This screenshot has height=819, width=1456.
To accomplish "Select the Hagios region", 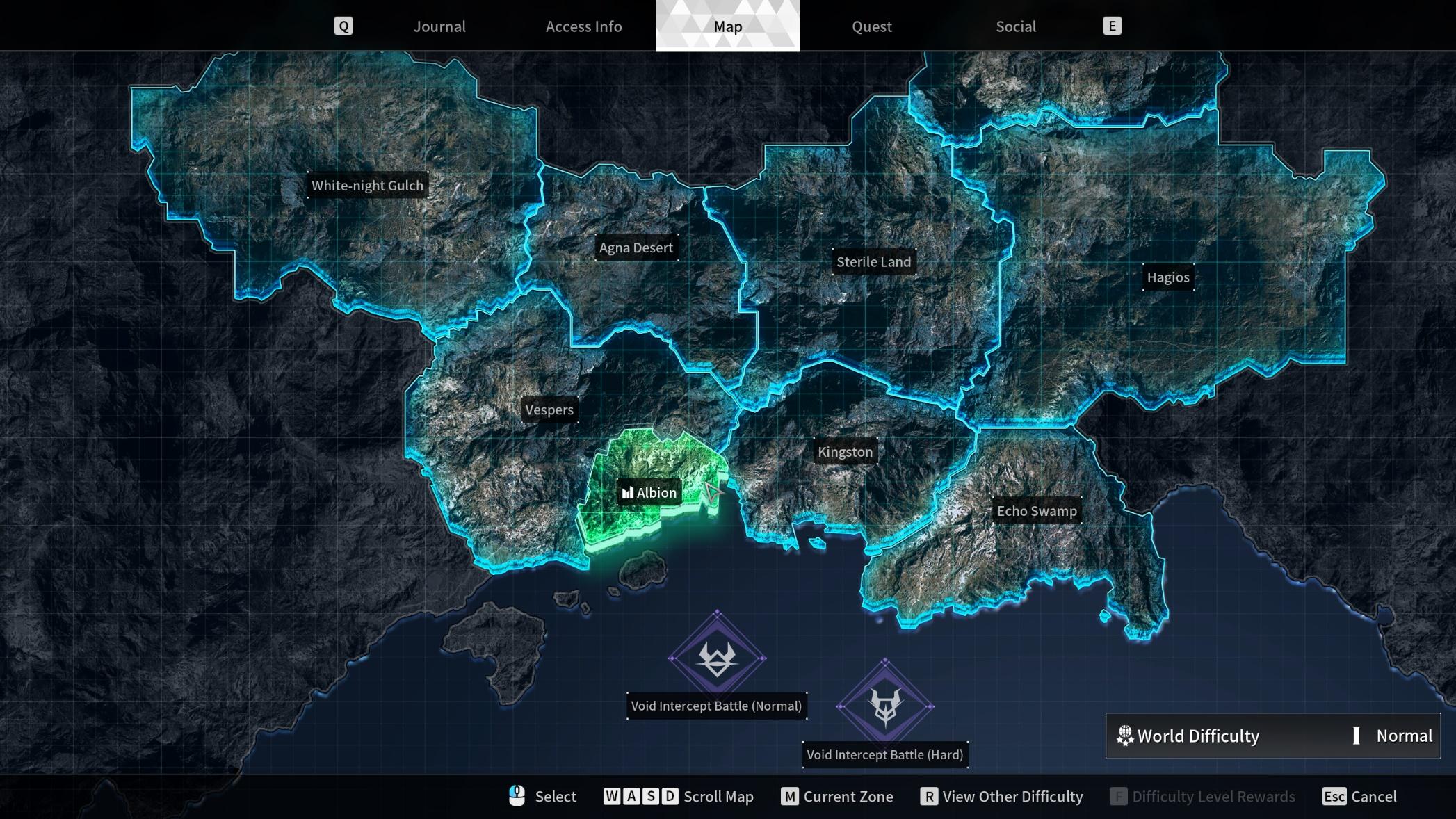I will click(1168, 277).
